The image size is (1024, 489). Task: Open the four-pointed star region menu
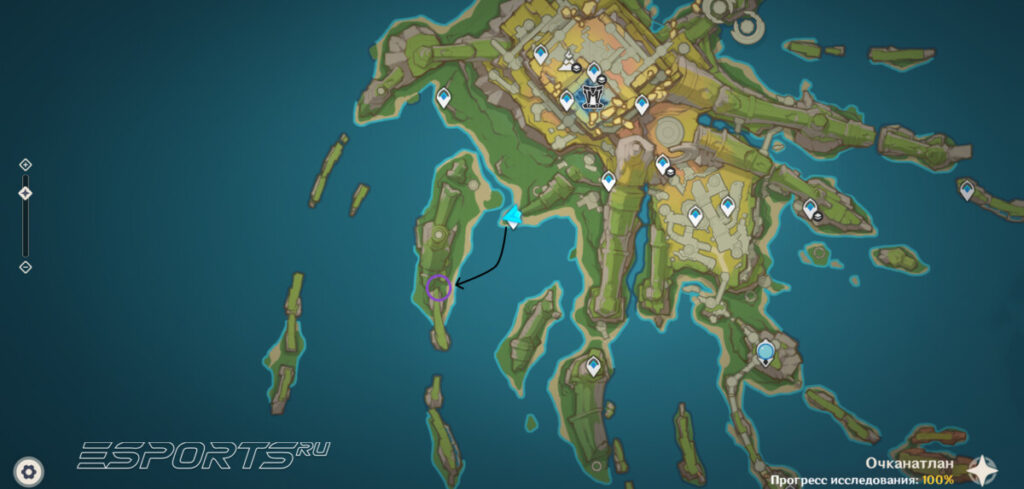[x=983, y=470]
